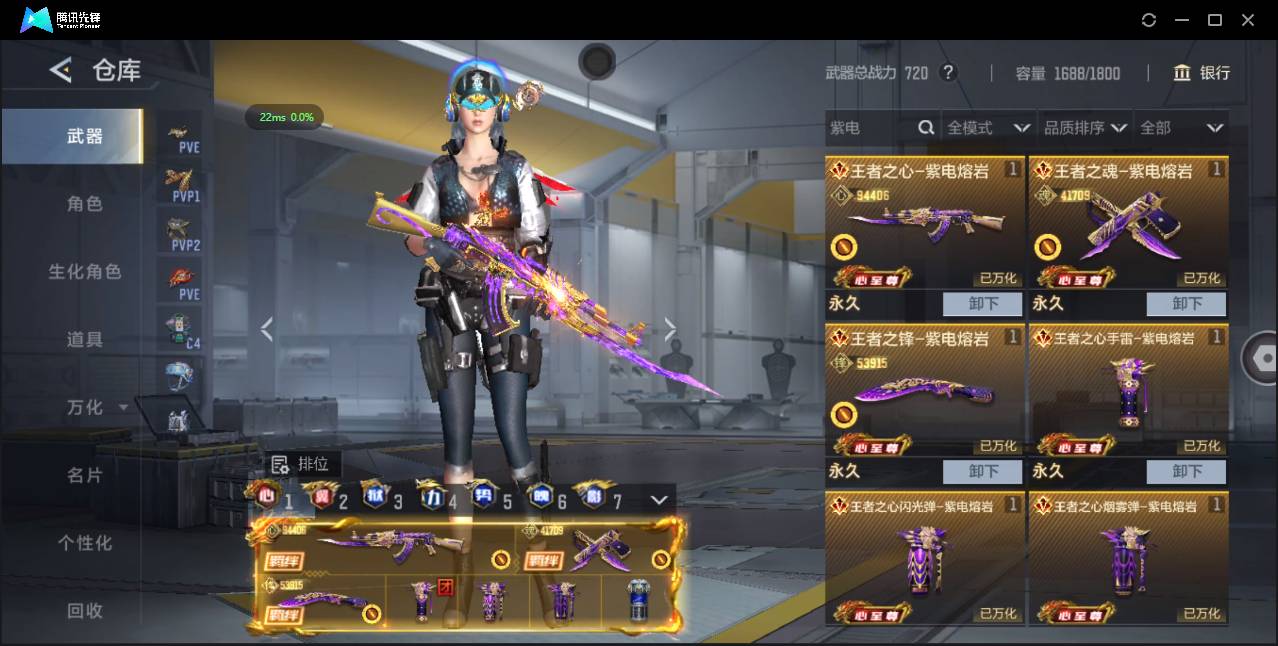Viewport: 1278px width, 646px height.
Task: Select the 道具 category
Action: tap(85, 340)
